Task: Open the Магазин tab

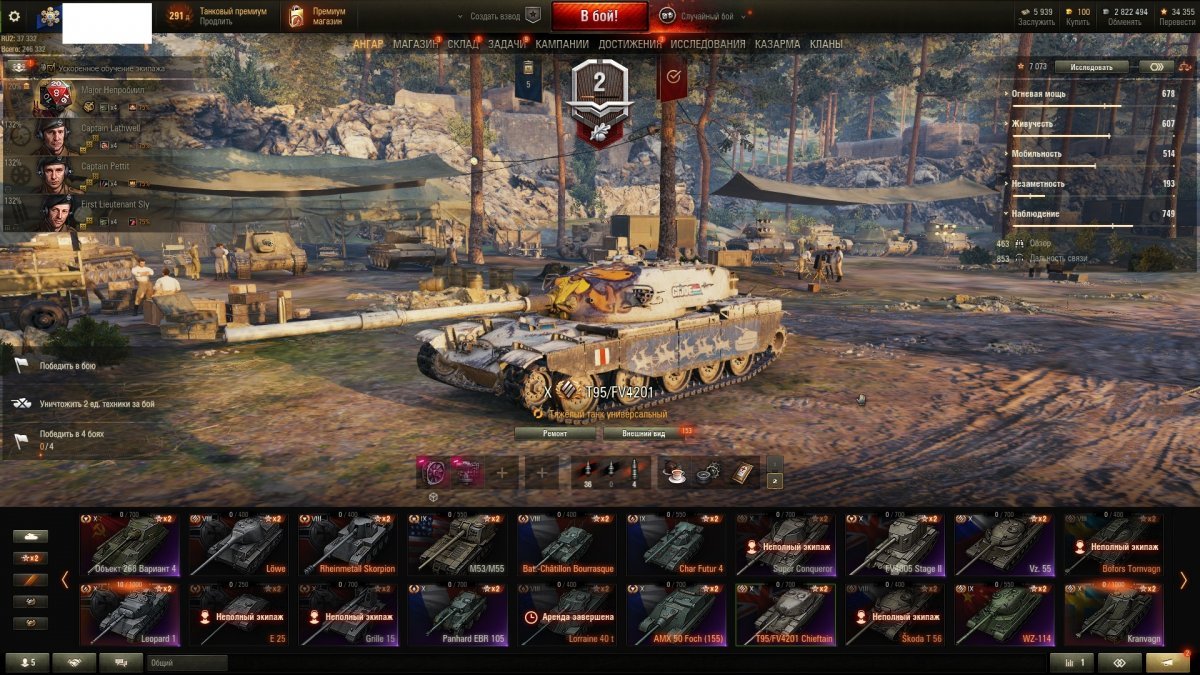Action: click(415, 44)
